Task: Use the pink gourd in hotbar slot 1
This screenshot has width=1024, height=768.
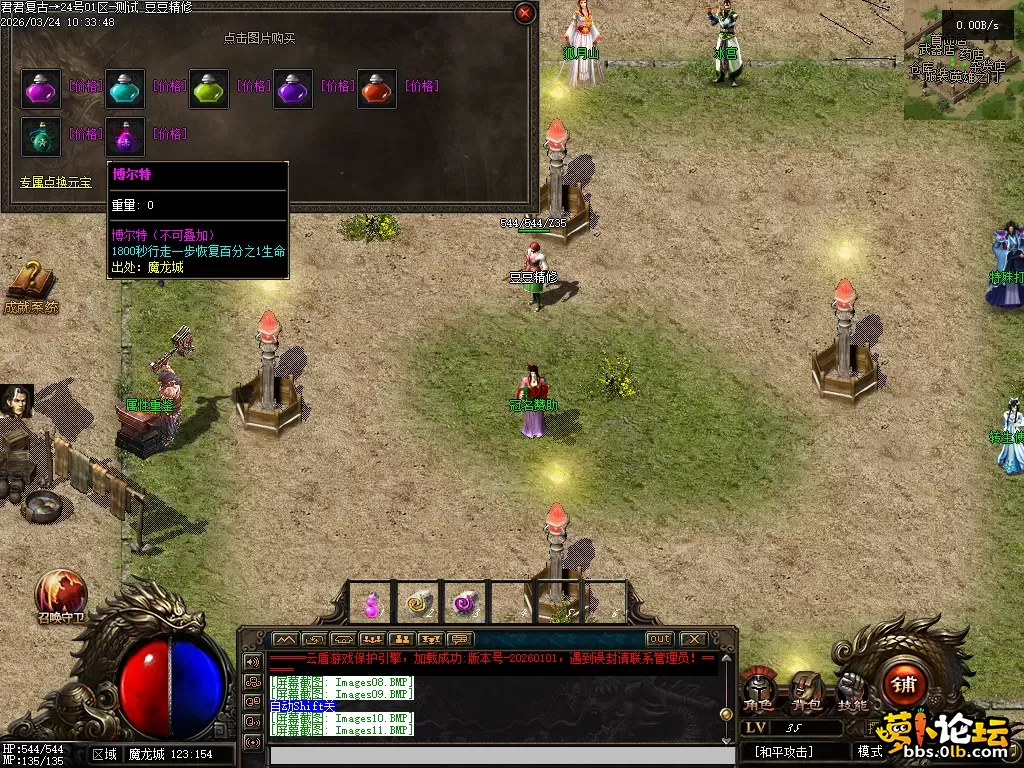Action: [x=372, y=604]
